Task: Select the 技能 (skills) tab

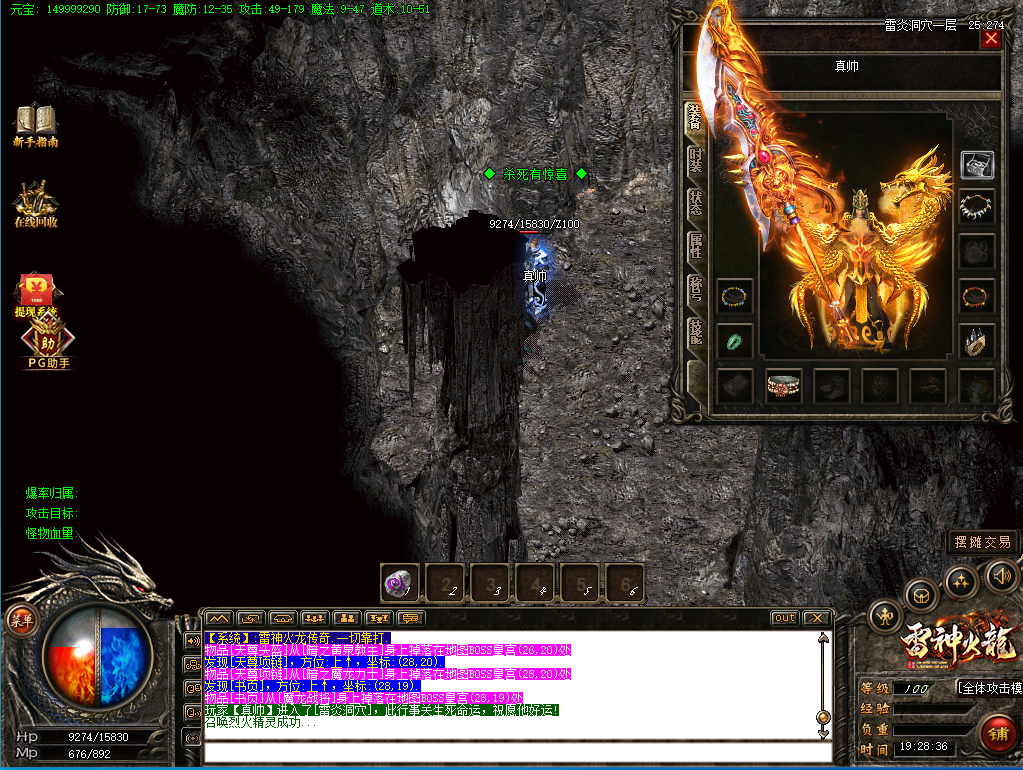Action: click(695, 332)
